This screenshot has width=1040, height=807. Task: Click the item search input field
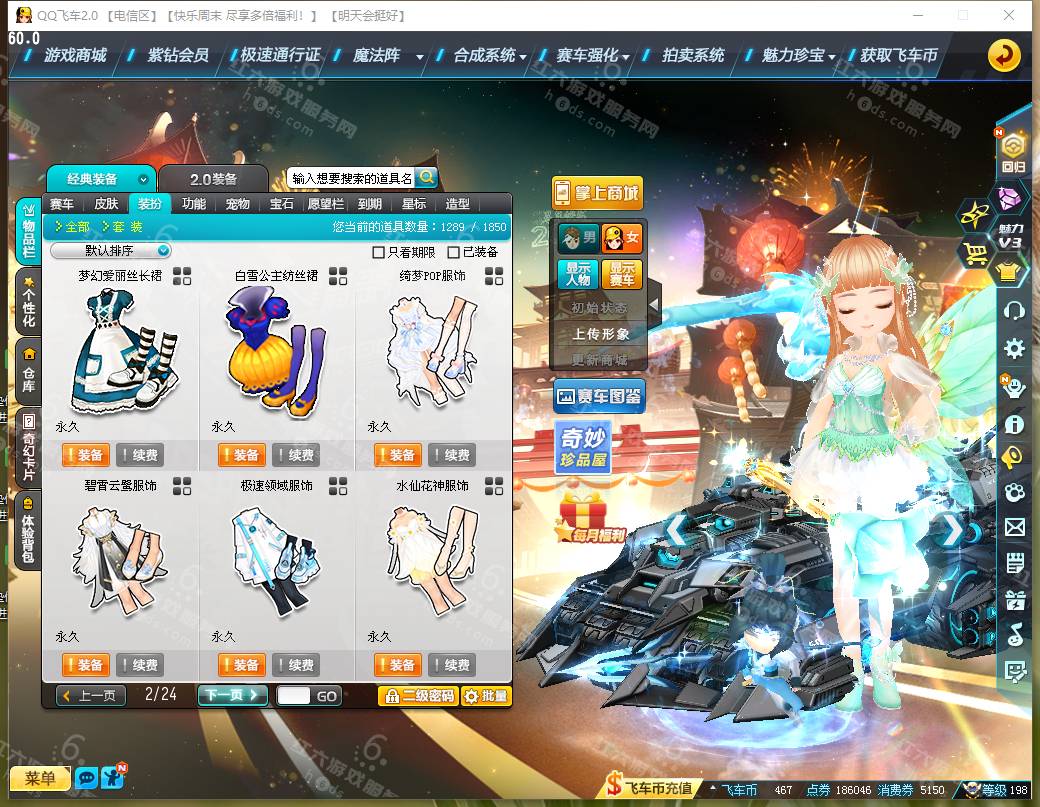click(351, 178)
